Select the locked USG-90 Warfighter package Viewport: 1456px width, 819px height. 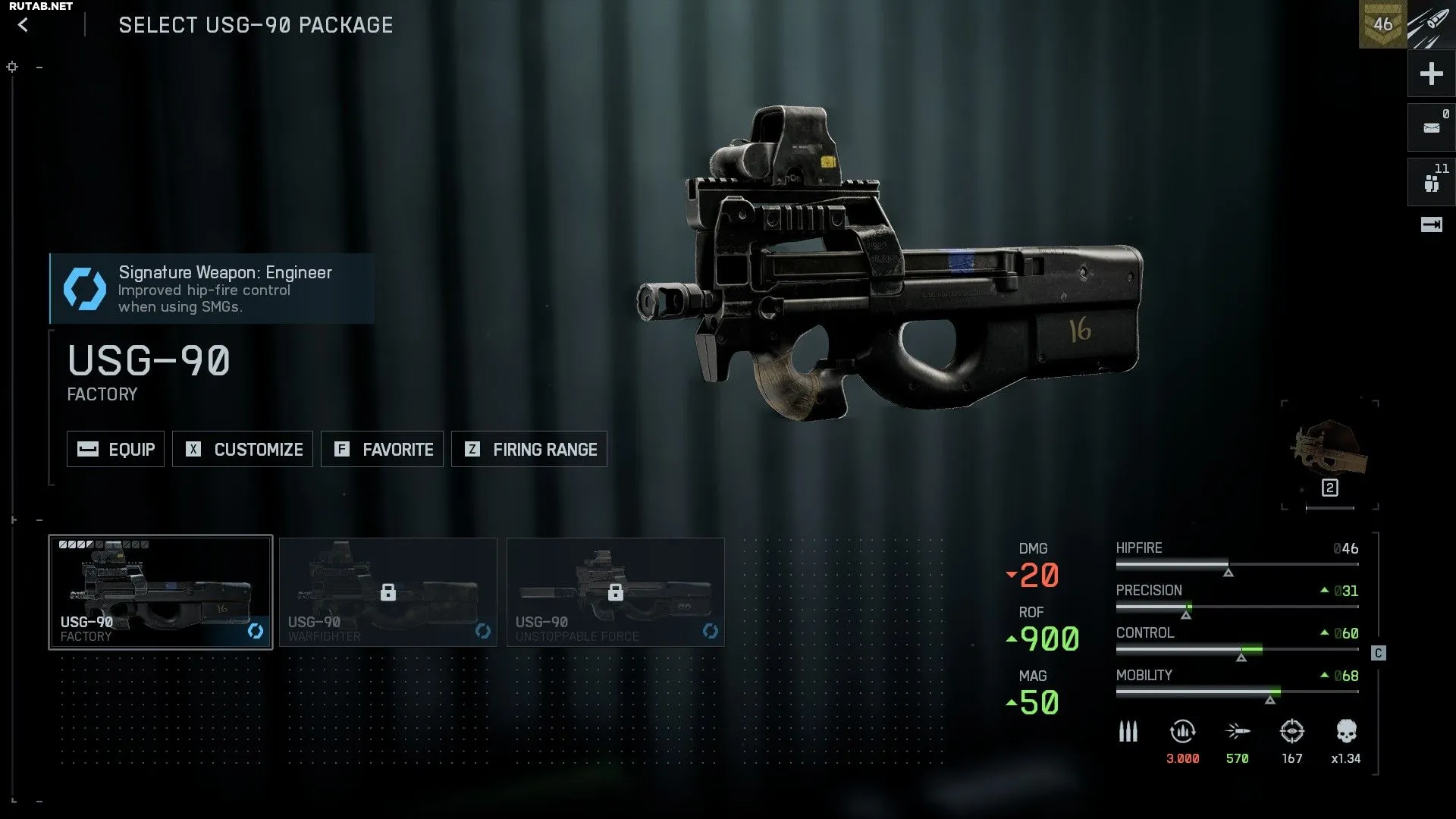tap(388, 591)
